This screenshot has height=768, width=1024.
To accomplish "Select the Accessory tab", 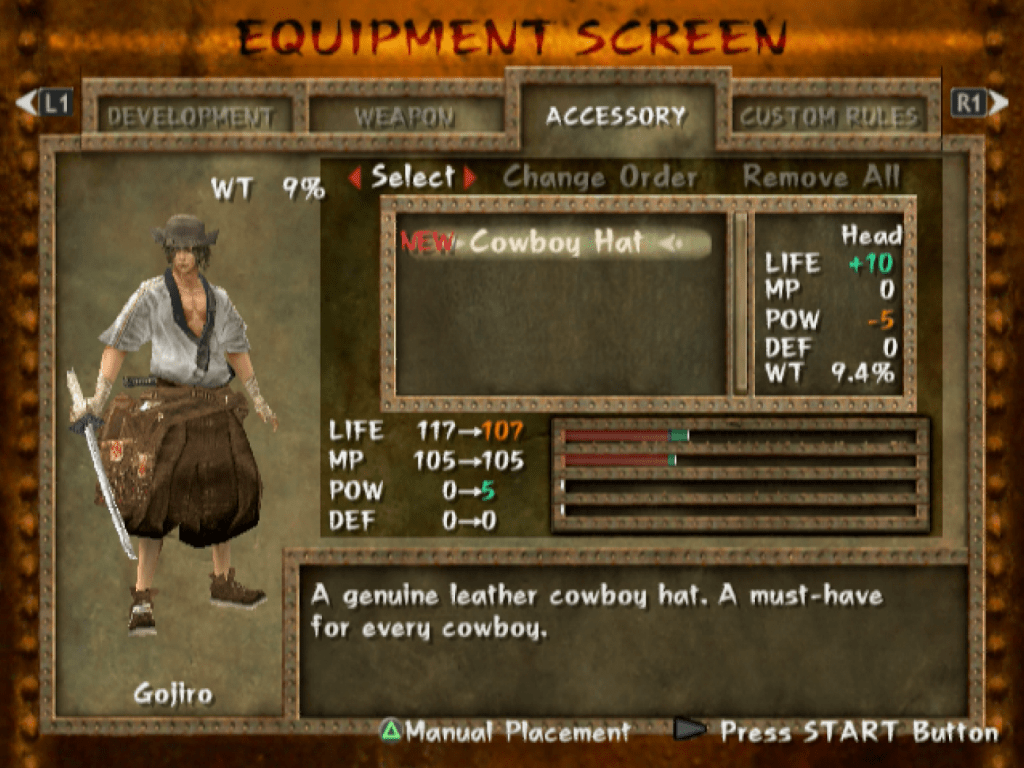I will pos(616,116).
